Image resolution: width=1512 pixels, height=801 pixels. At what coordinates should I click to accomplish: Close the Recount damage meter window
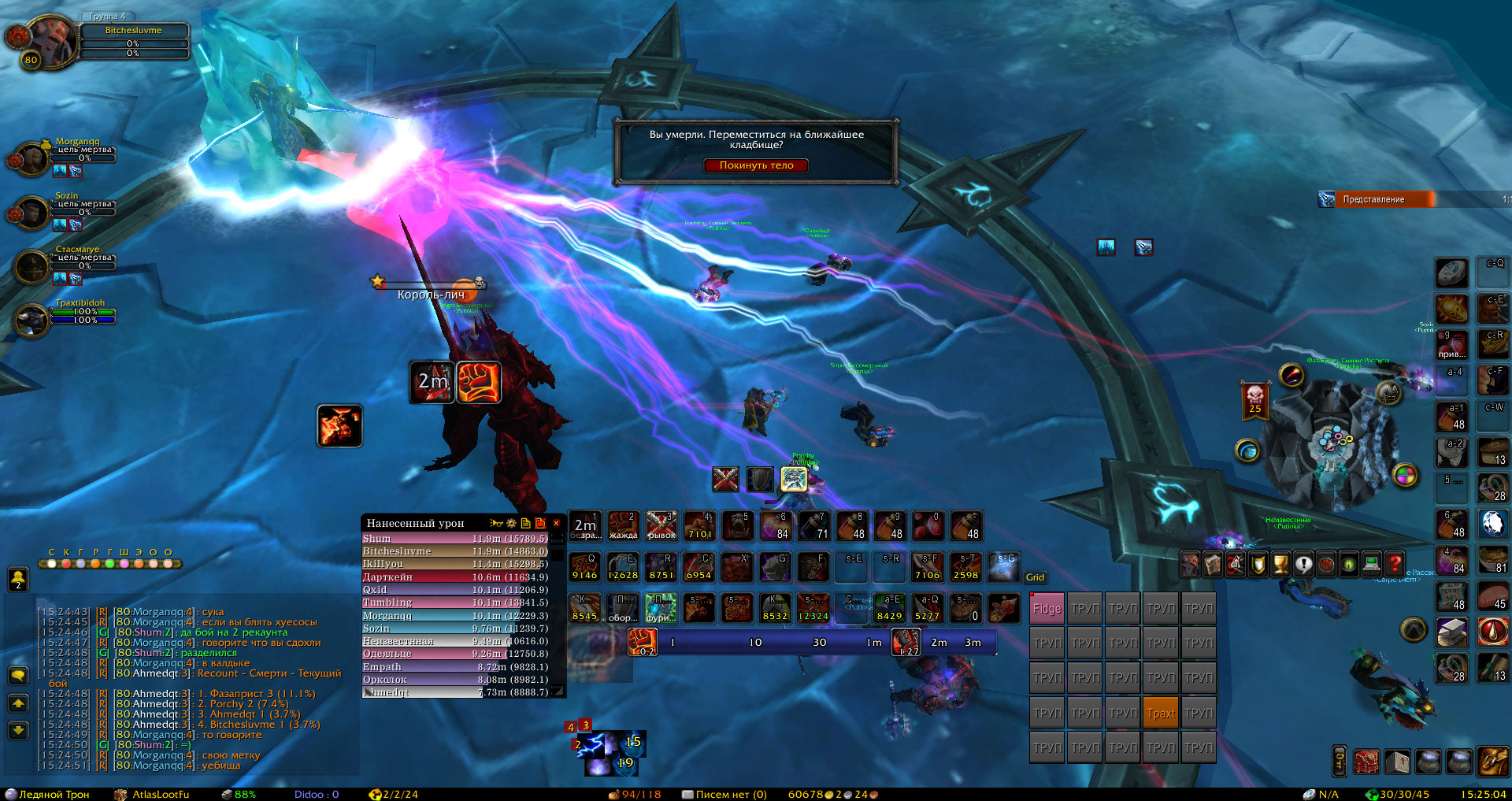556,523
